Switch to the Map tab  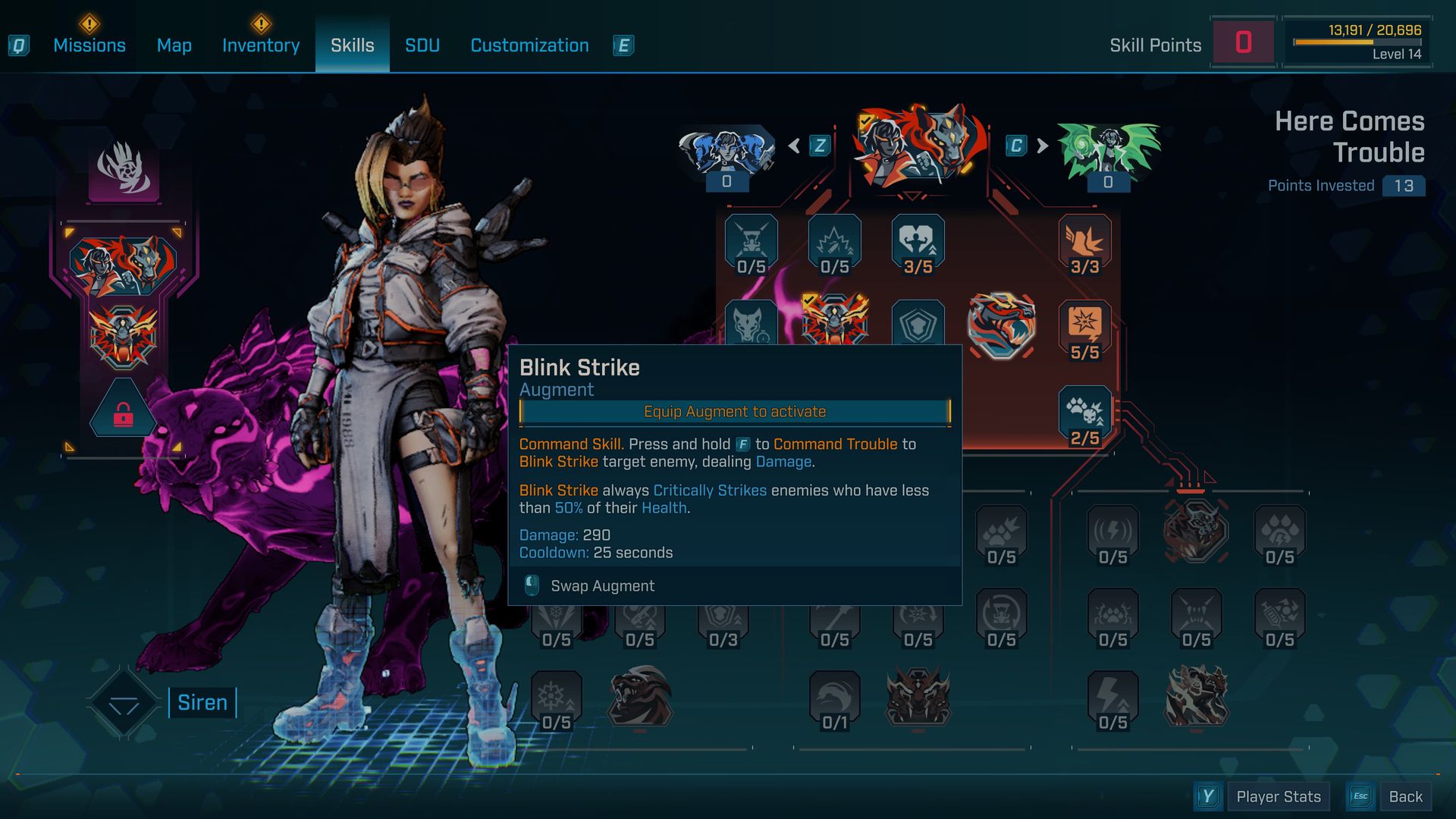[x=174, y=45]
